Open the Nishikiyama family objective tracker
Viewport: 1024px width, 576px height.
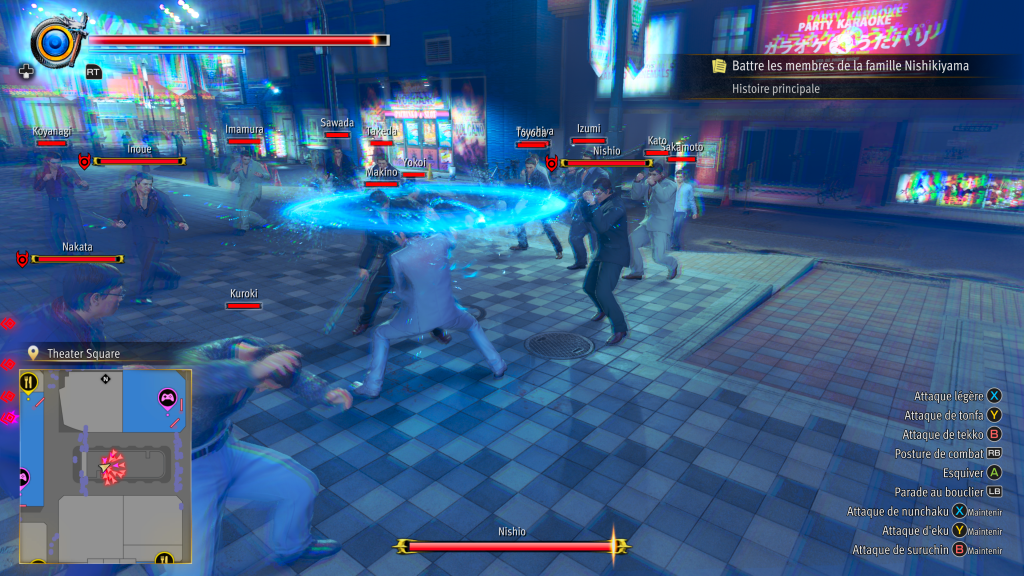tap(840, 66)
